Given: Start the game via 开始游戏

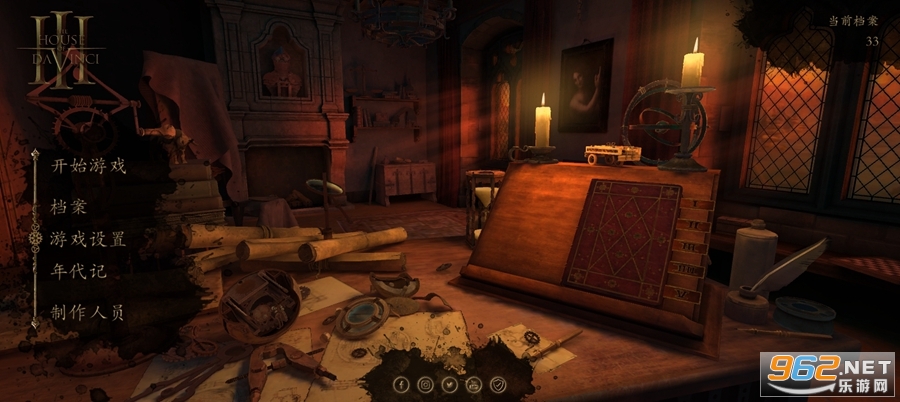Looking at the screenshot, I should tap(89, 166).
